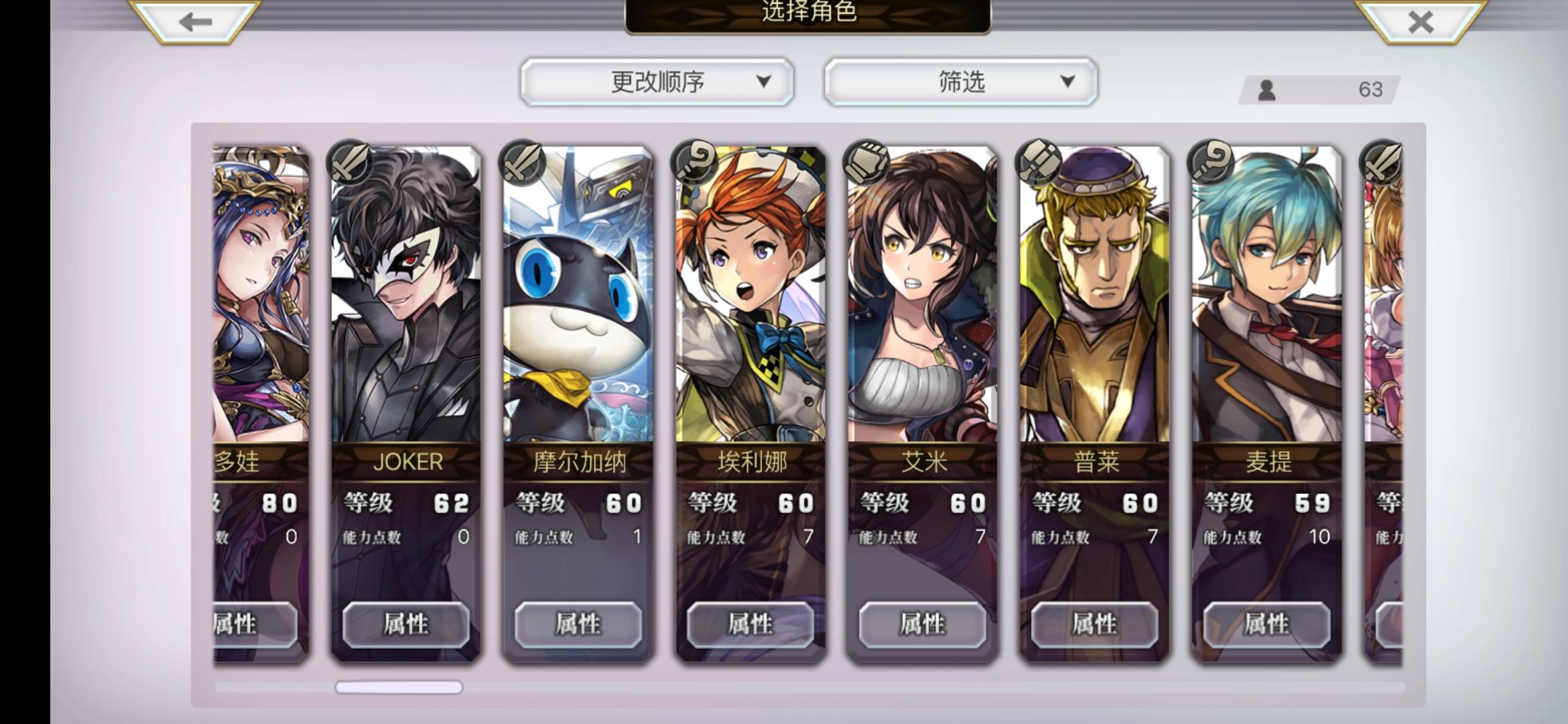Close the character selection screen
Image resolution: width=1568 pixels, height=724 pixels.
click(x=1420, y=20)
